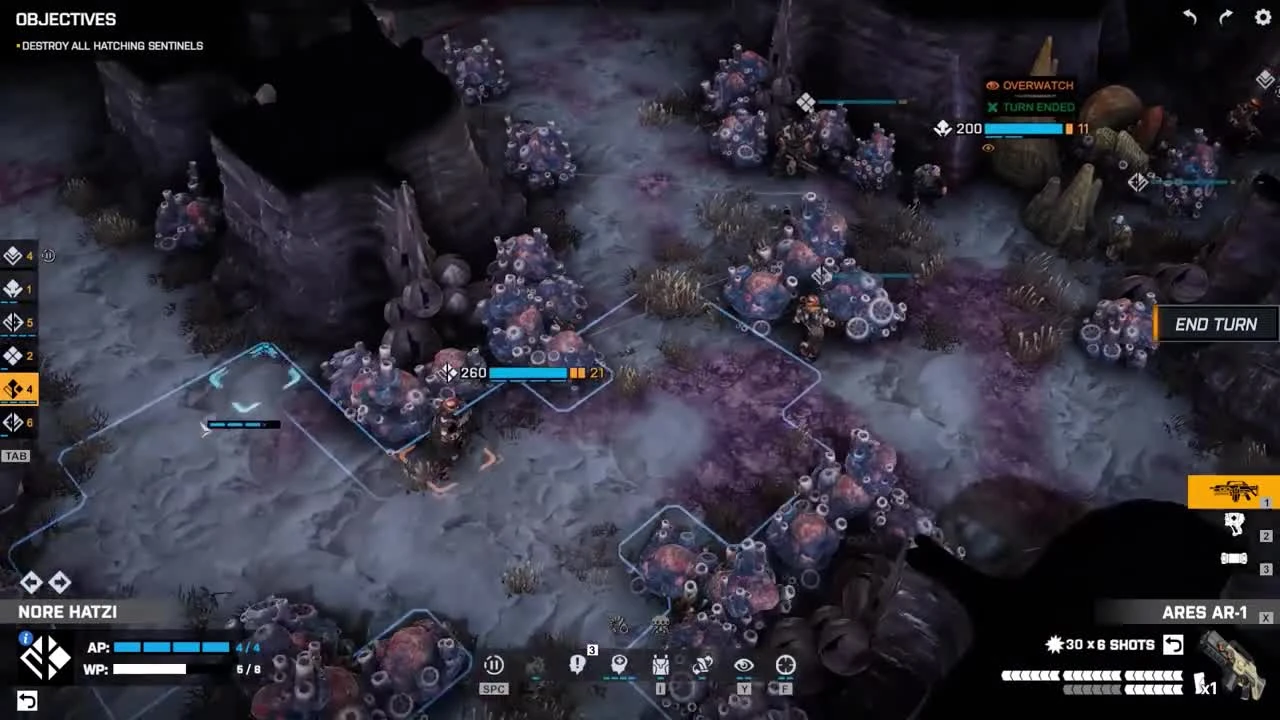This screenshot has height=720, width=1280.
Task: Expand the squad icon with 5 AP
Action: click(15, 322)
